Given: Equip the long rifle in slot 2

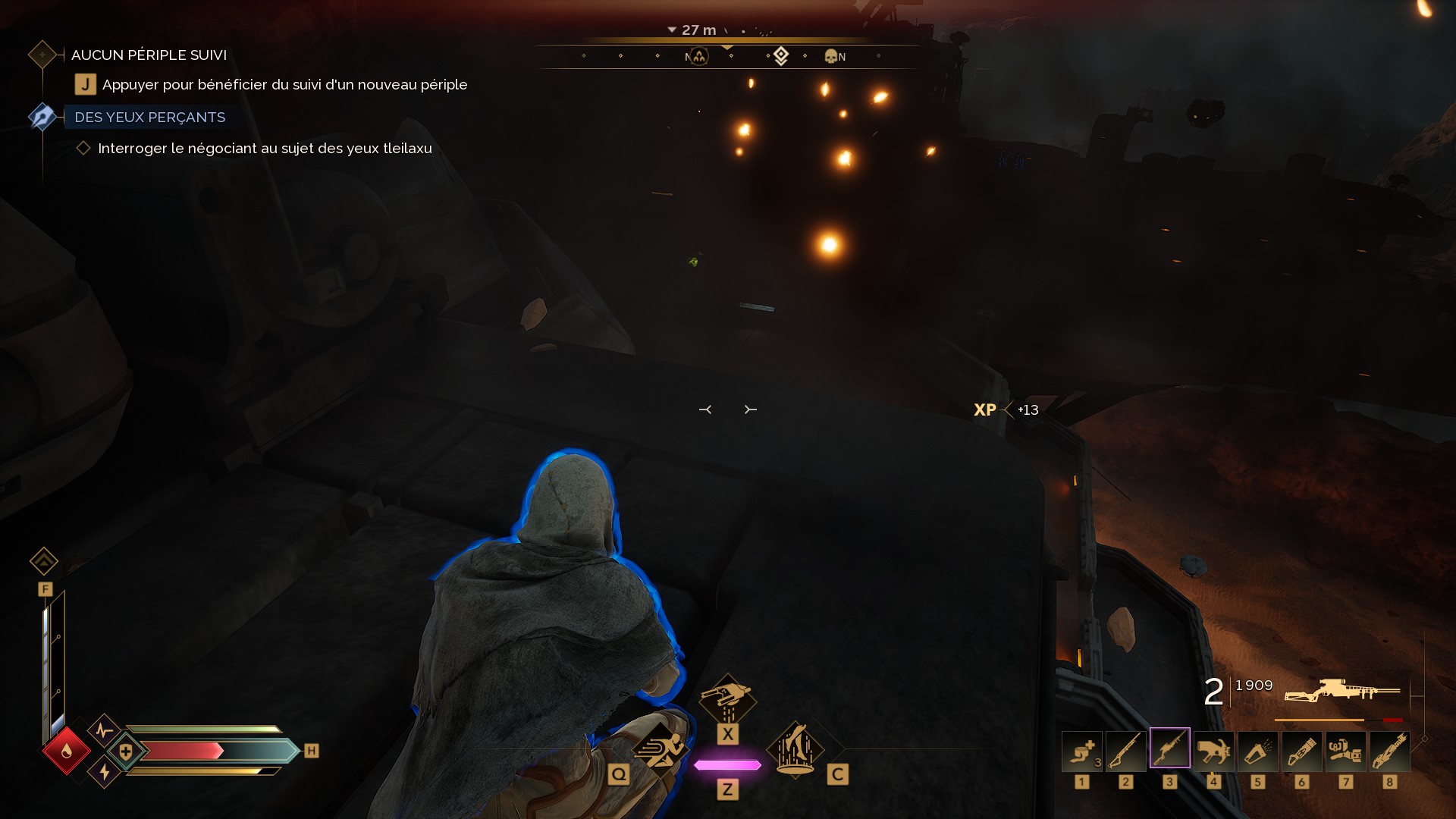Looking at the screenshot, I should coord(1125,751).
